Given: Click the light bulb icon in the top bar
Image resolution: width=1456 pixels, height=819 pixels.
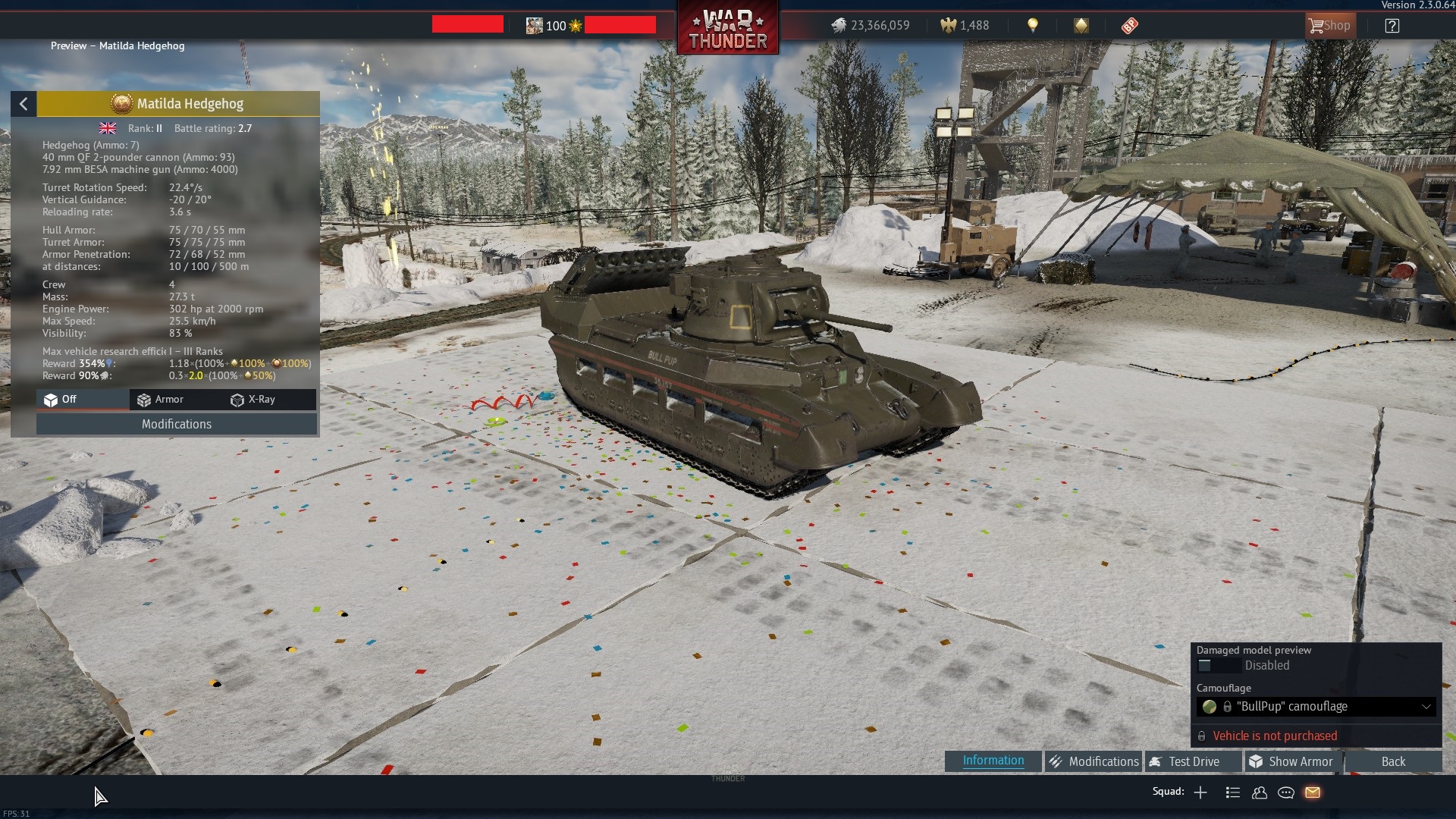Looking at the screenshot, I should coord(1032,26).
